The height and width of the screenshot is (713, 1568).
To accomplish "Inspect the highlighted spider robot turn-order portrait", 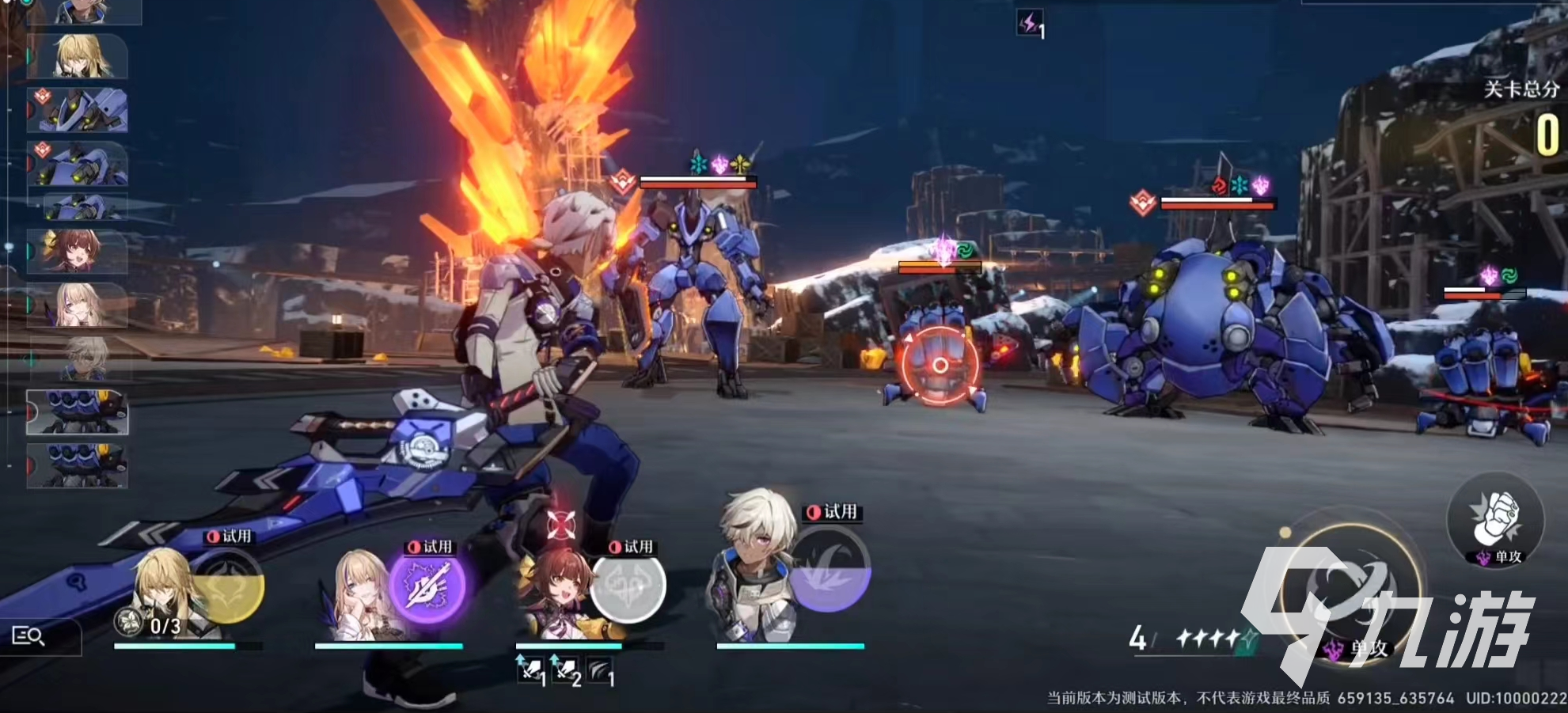I will click(x=78, y=412).
